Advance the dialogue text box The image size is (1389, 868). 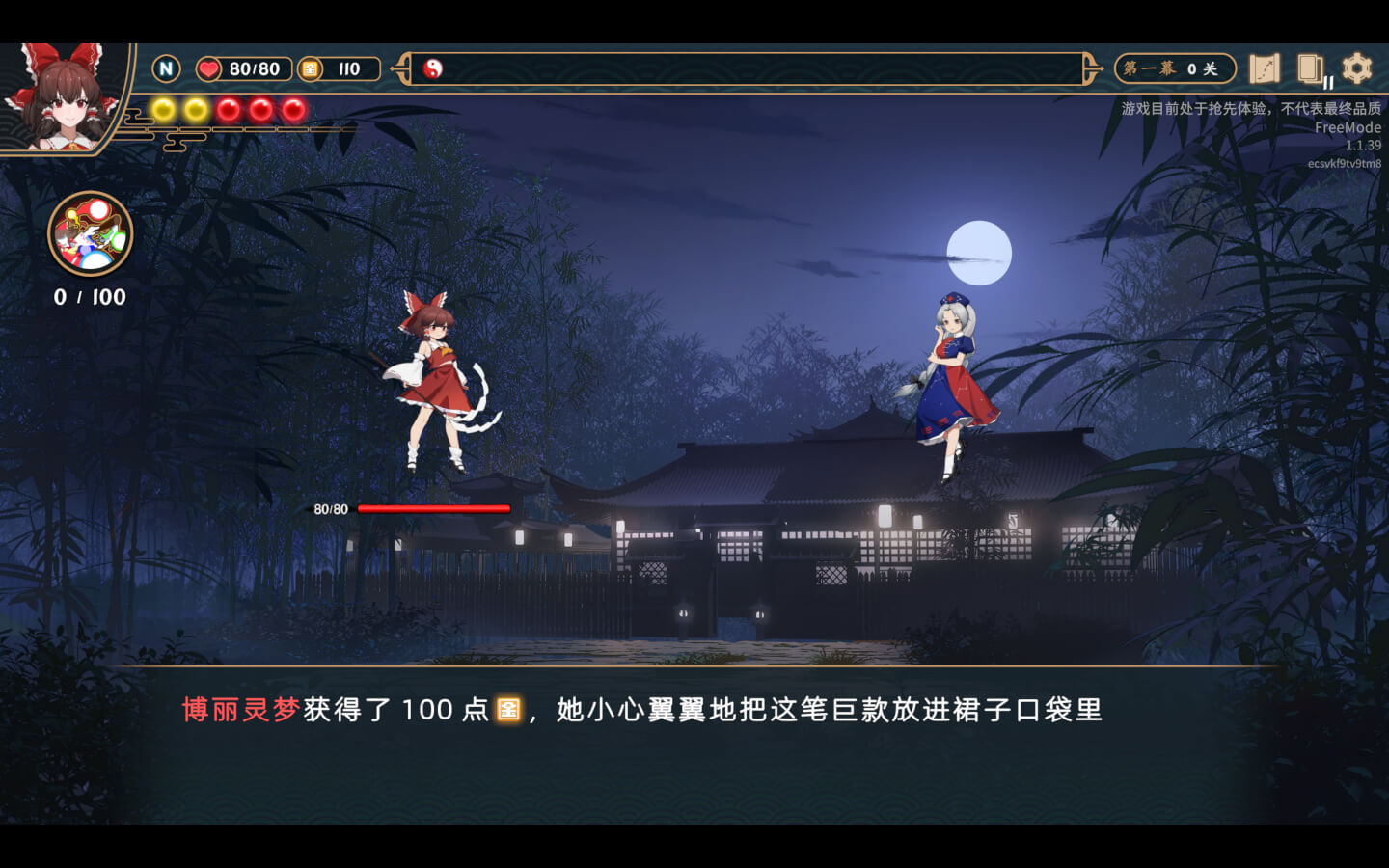(694, 743)
